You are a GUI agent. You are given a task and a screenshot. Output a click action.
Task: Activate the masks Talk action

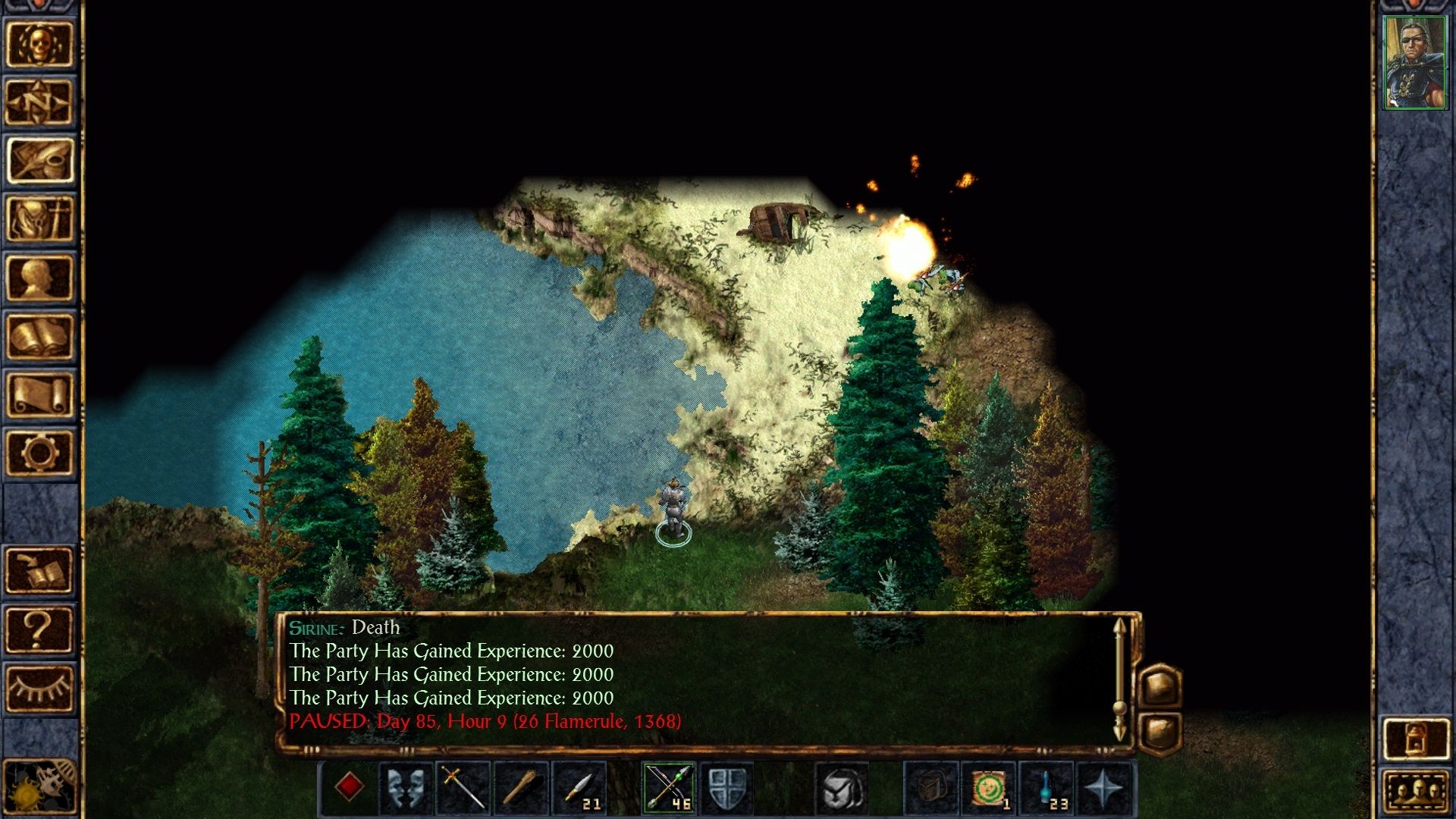(406, 787)
